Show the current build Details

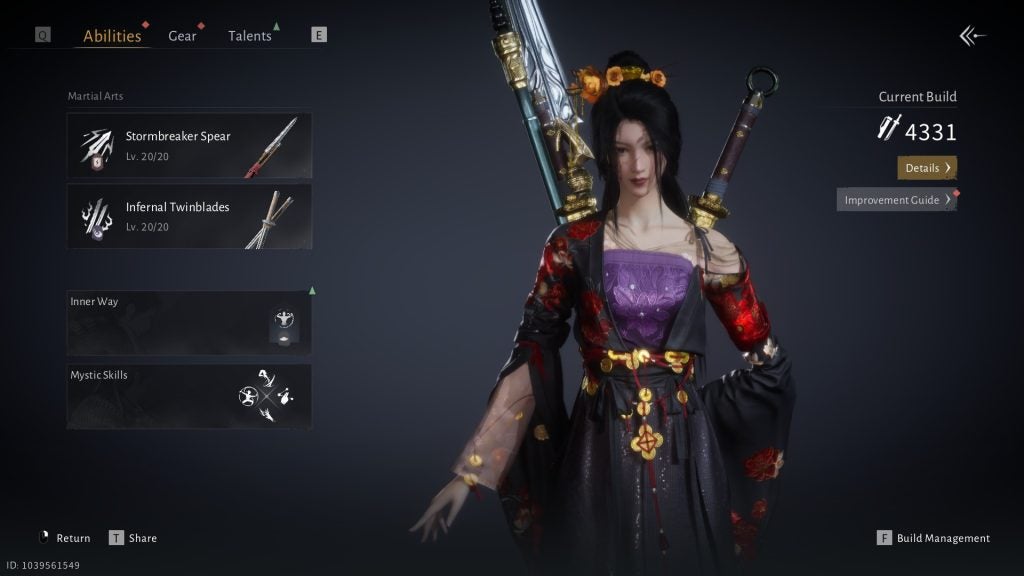coord(927,168)
